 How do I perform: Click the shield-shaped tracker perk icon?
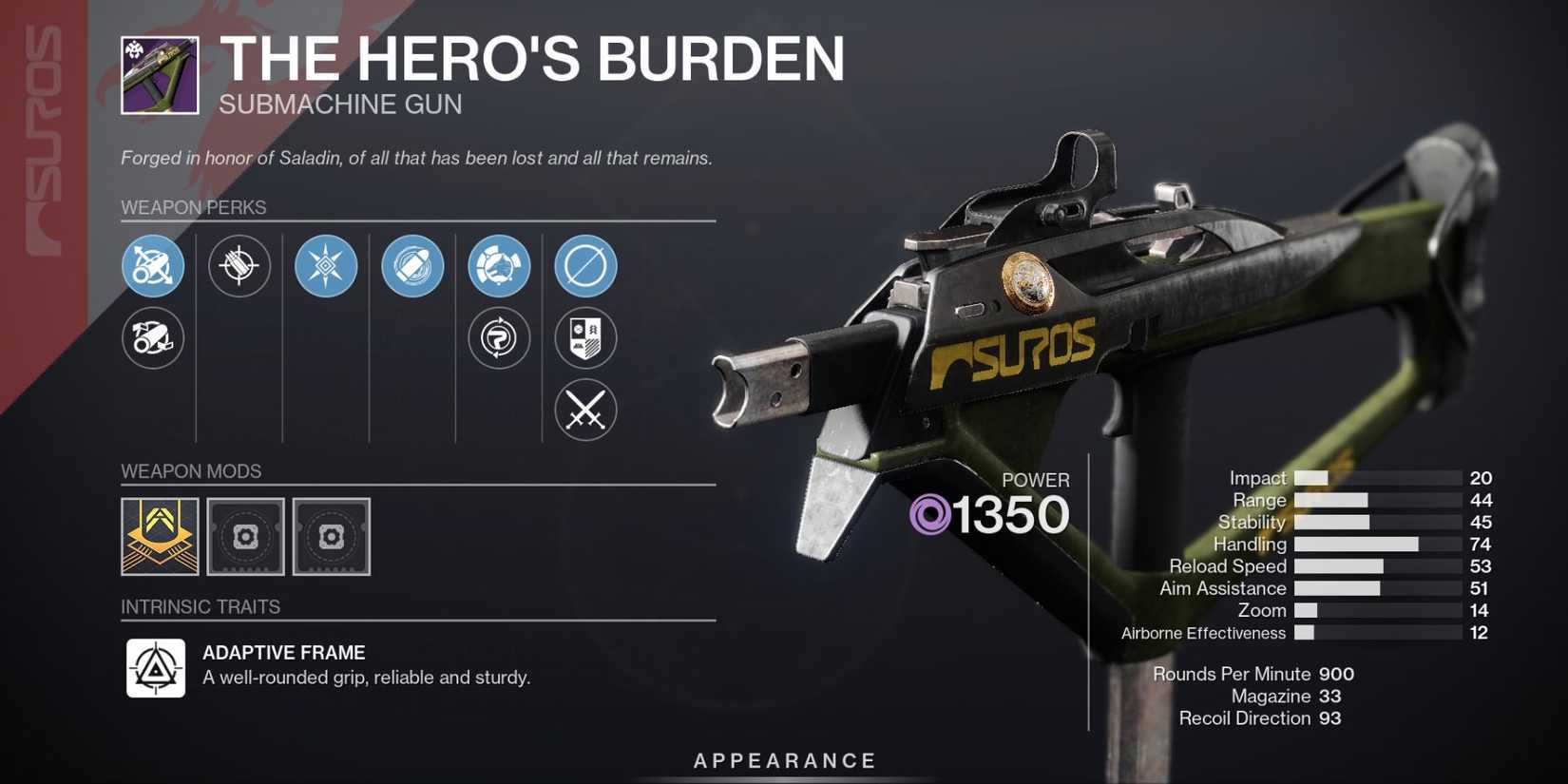(585, 338)
